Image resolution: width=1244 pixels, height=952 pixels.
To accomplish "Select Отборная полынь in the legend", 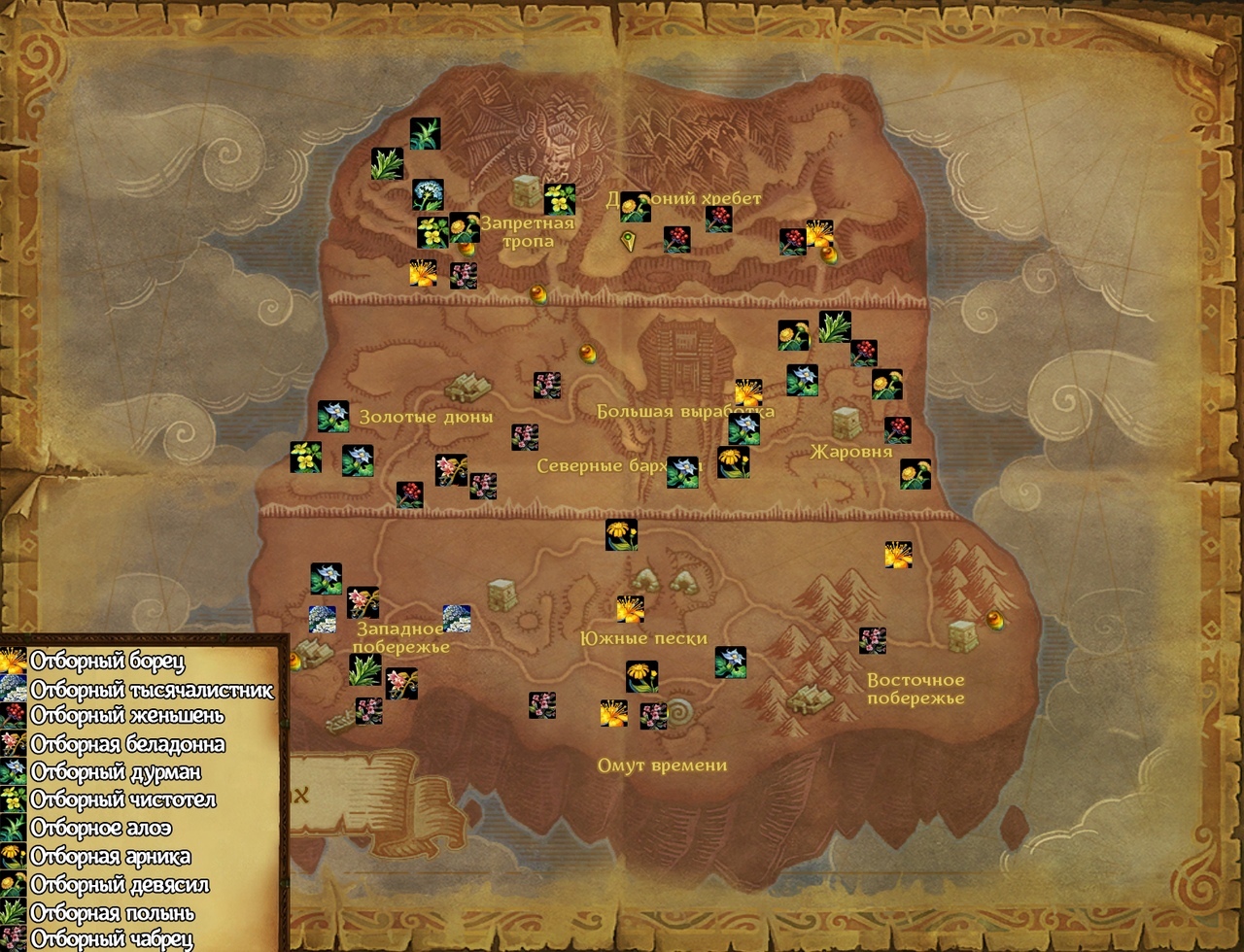I will tap(113, 913).
